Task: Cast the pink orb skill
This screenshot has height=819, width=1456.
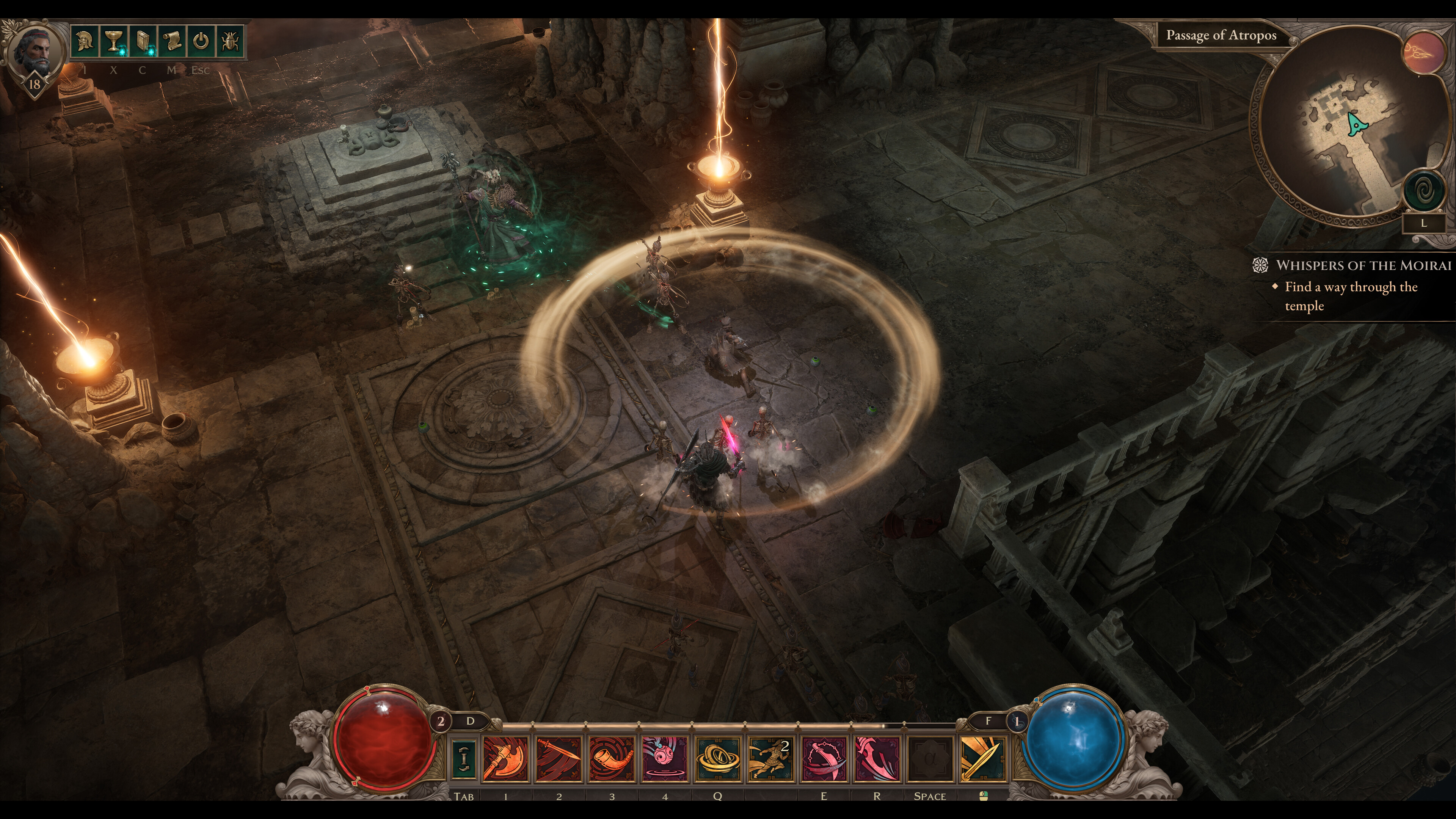Action: pyautogui.click(x=665, y=758)
